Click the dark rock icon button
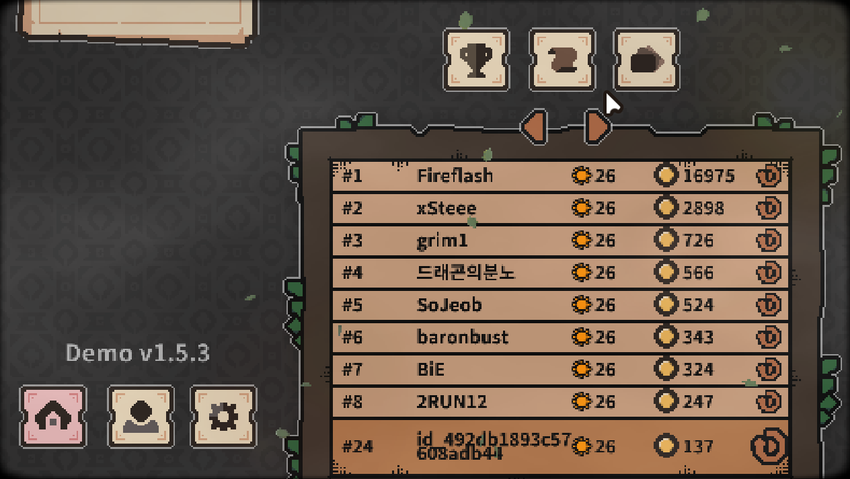850x479 pixels. 646,60
